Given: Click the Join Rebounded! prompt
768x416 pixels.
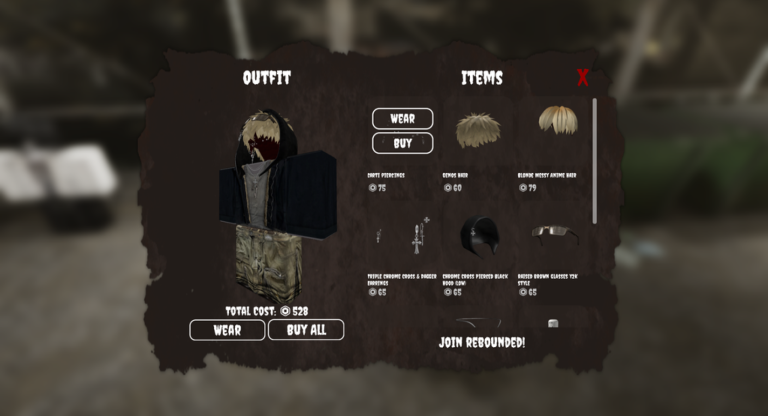Looking at the screenshot, I should [x=482, y=342].
